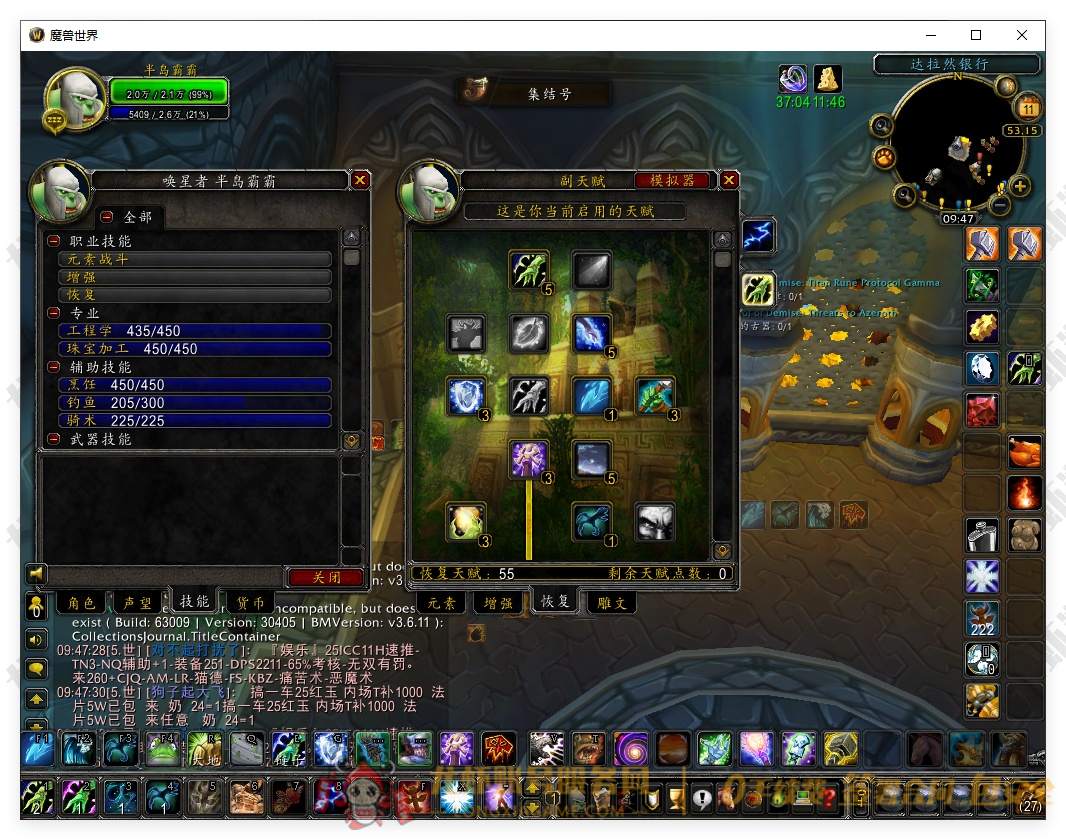Close the skills window with 关闭 button
Screen dimensions: 1066x840
[326, 577]
